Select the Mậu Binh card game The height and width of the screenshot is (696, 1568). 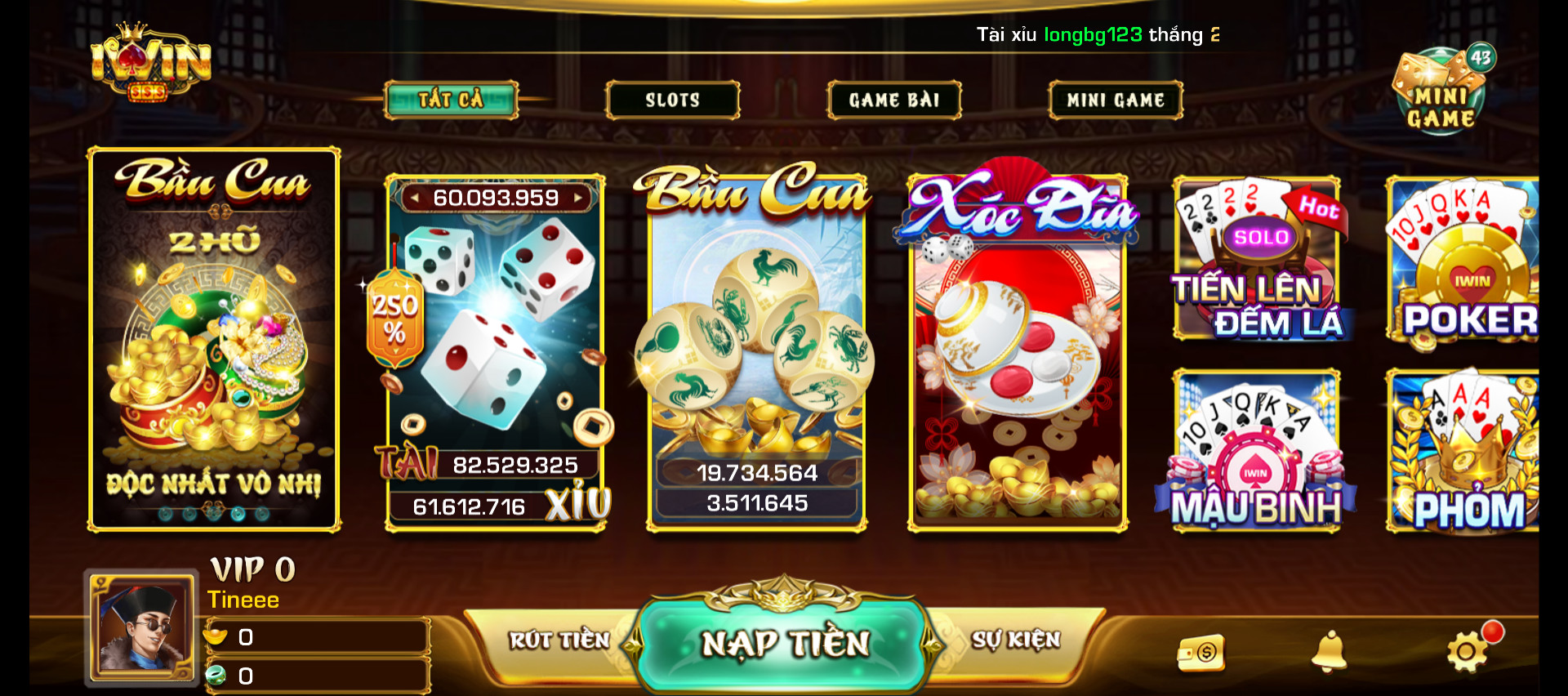(1257, 451)
